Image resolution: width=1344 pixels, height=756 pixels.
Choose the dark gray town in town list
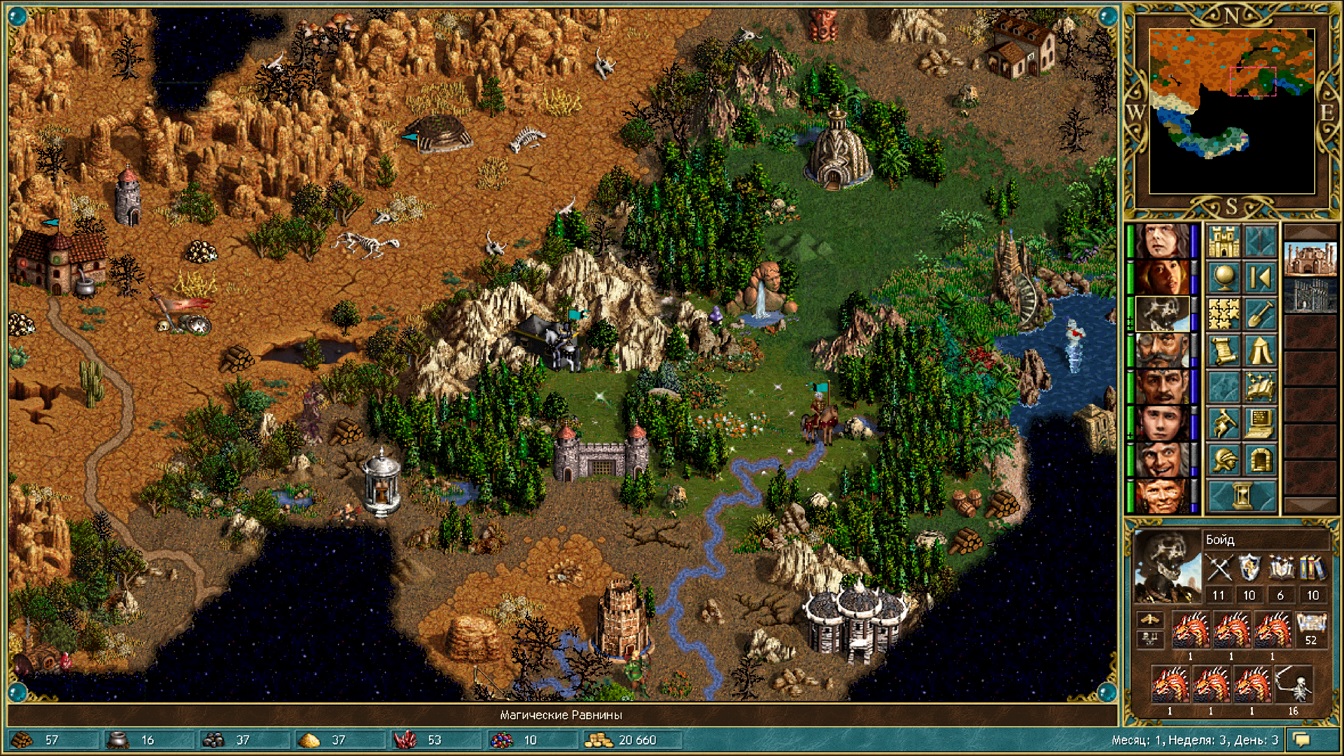click(1308, 296)
